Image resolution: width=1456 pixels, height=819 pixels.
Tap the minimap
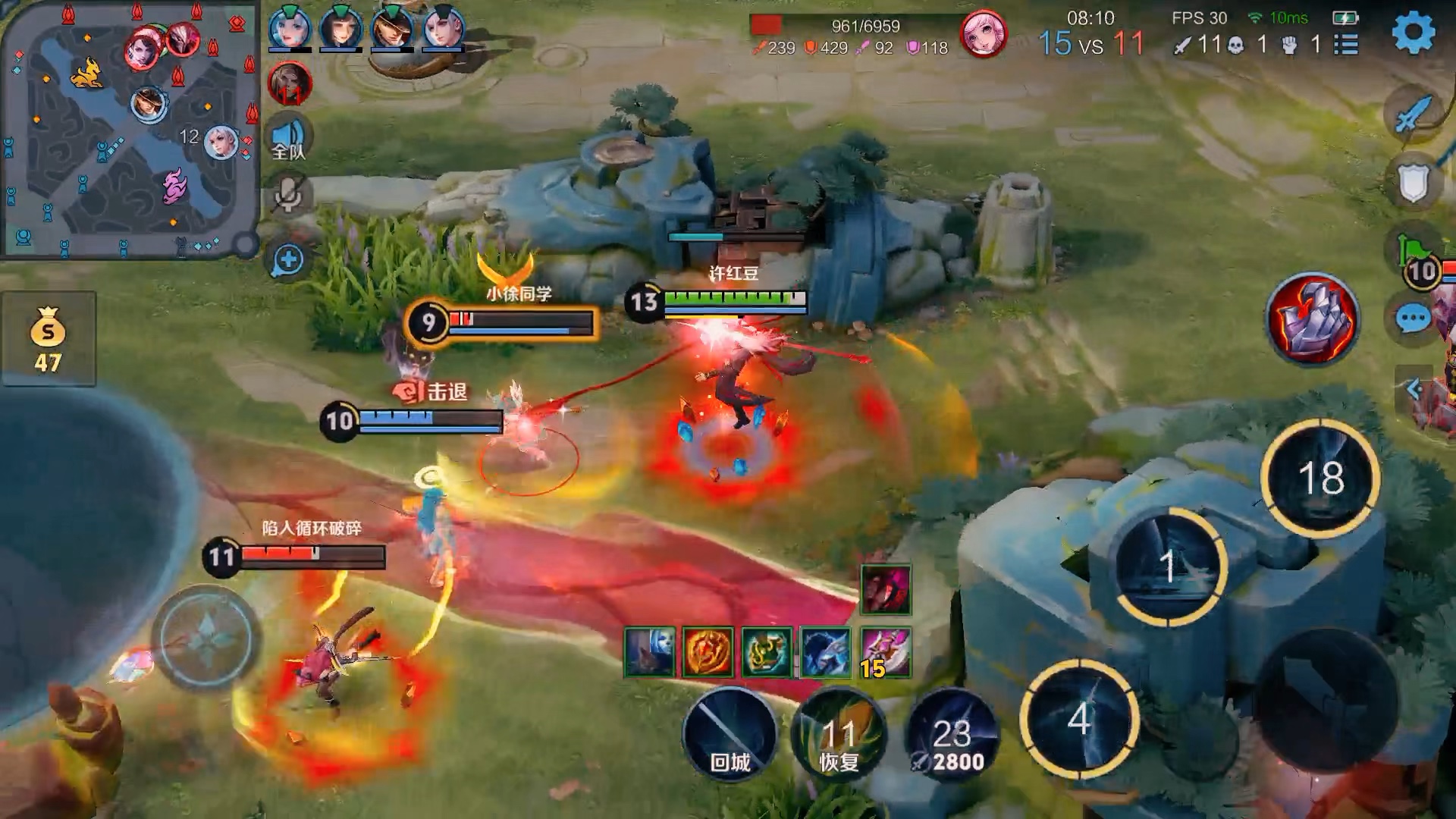130,129
